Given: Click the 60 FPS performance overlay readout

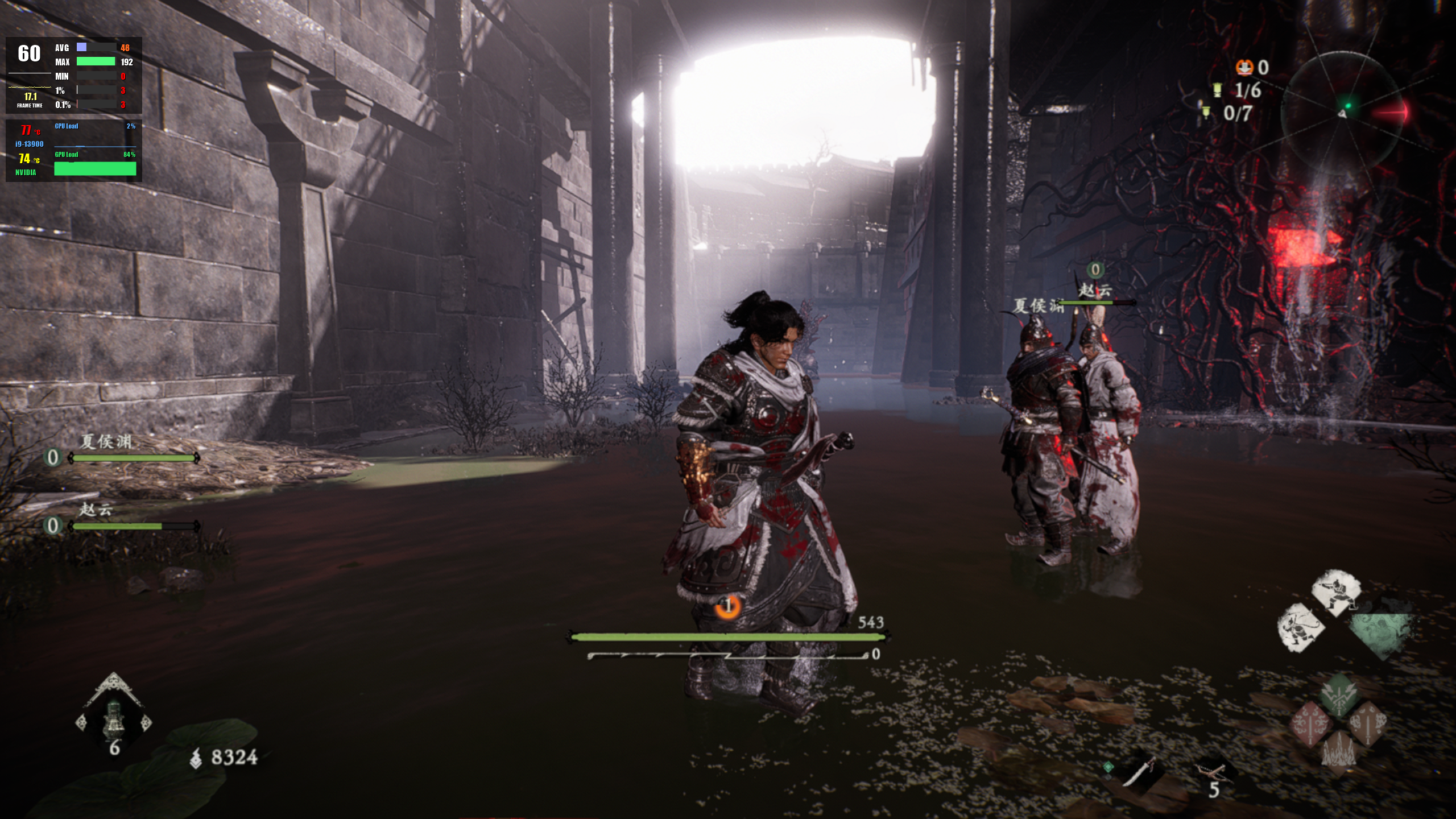Looking at the screenshot, I should (29, 54).
